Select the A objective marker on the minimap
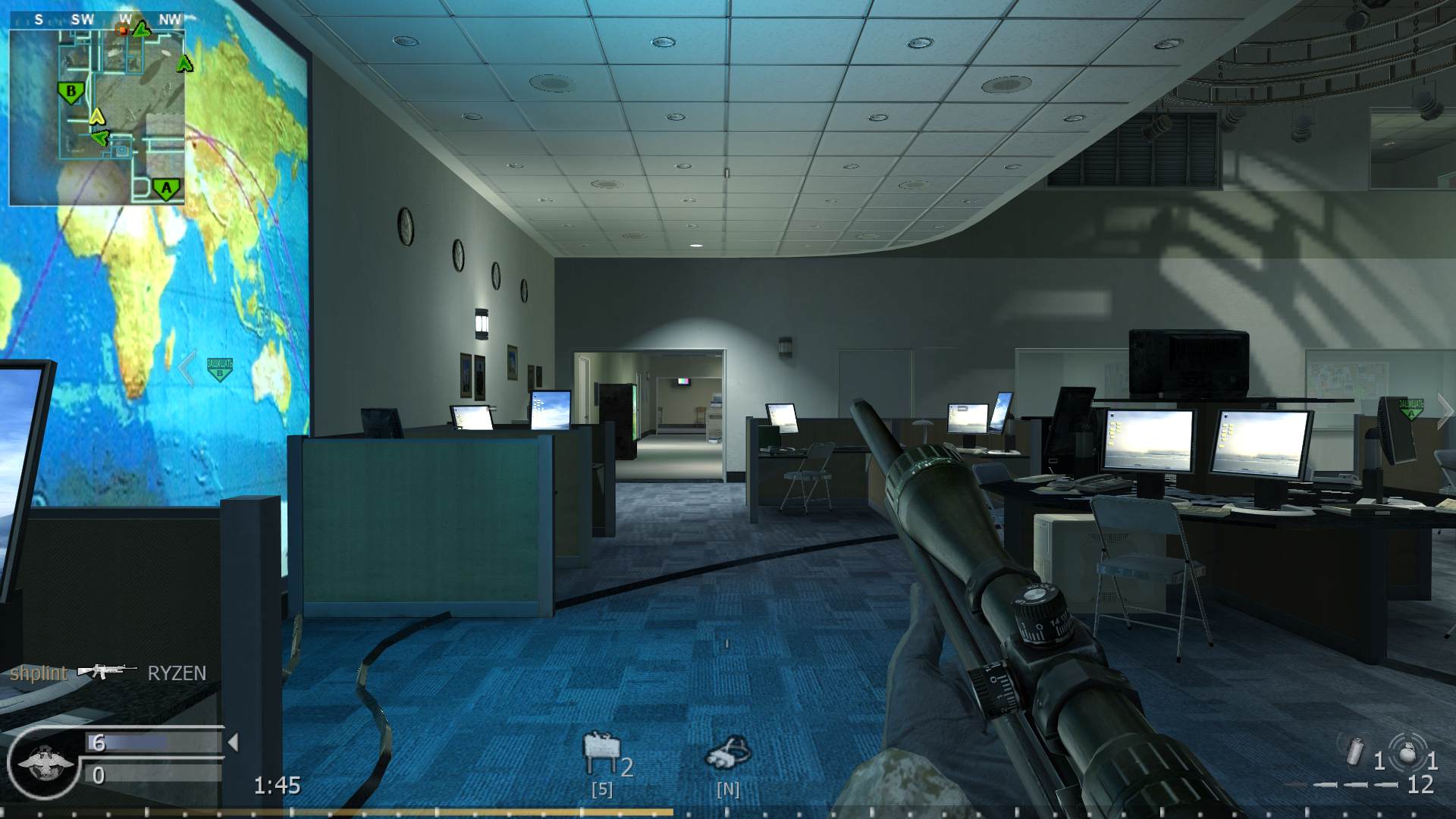Screen dimensions: 1456x819 pos(167,188)
